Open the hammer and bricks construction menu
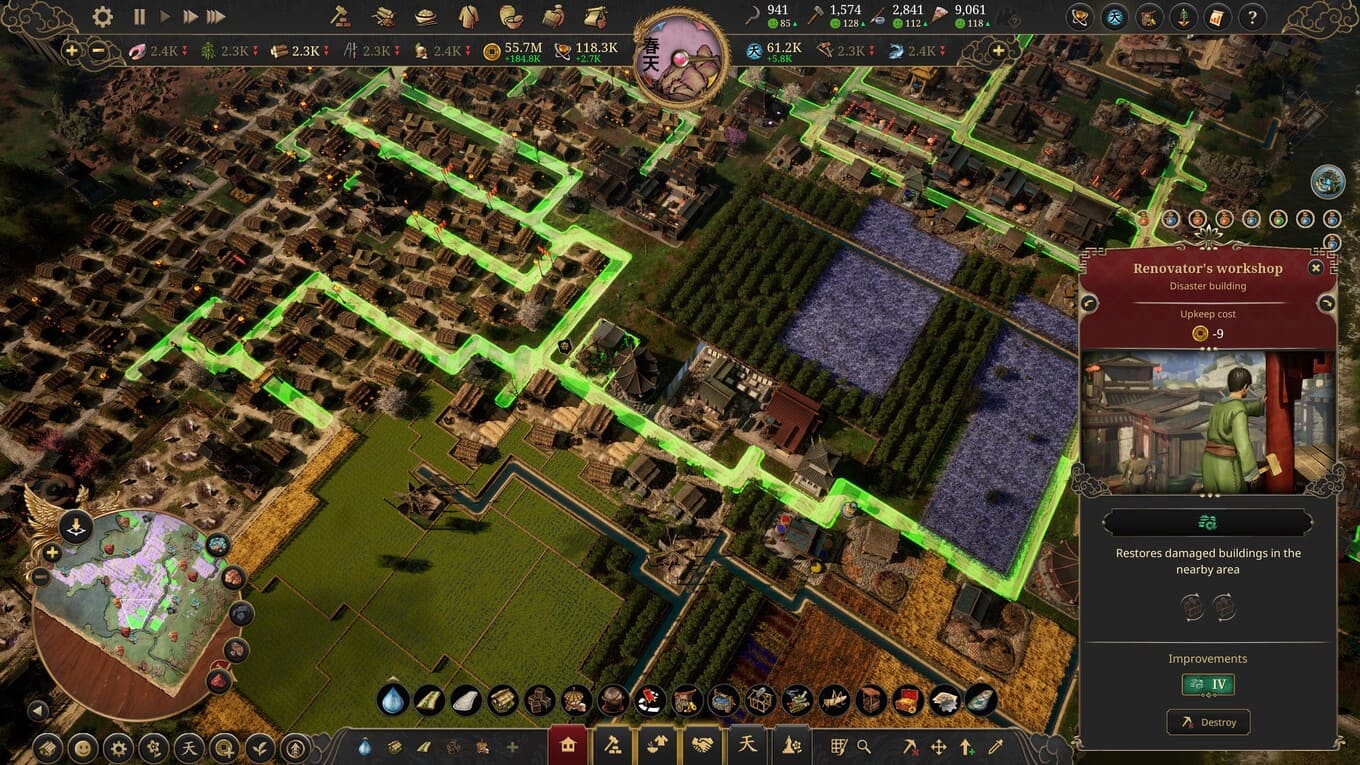 (339, 17)
